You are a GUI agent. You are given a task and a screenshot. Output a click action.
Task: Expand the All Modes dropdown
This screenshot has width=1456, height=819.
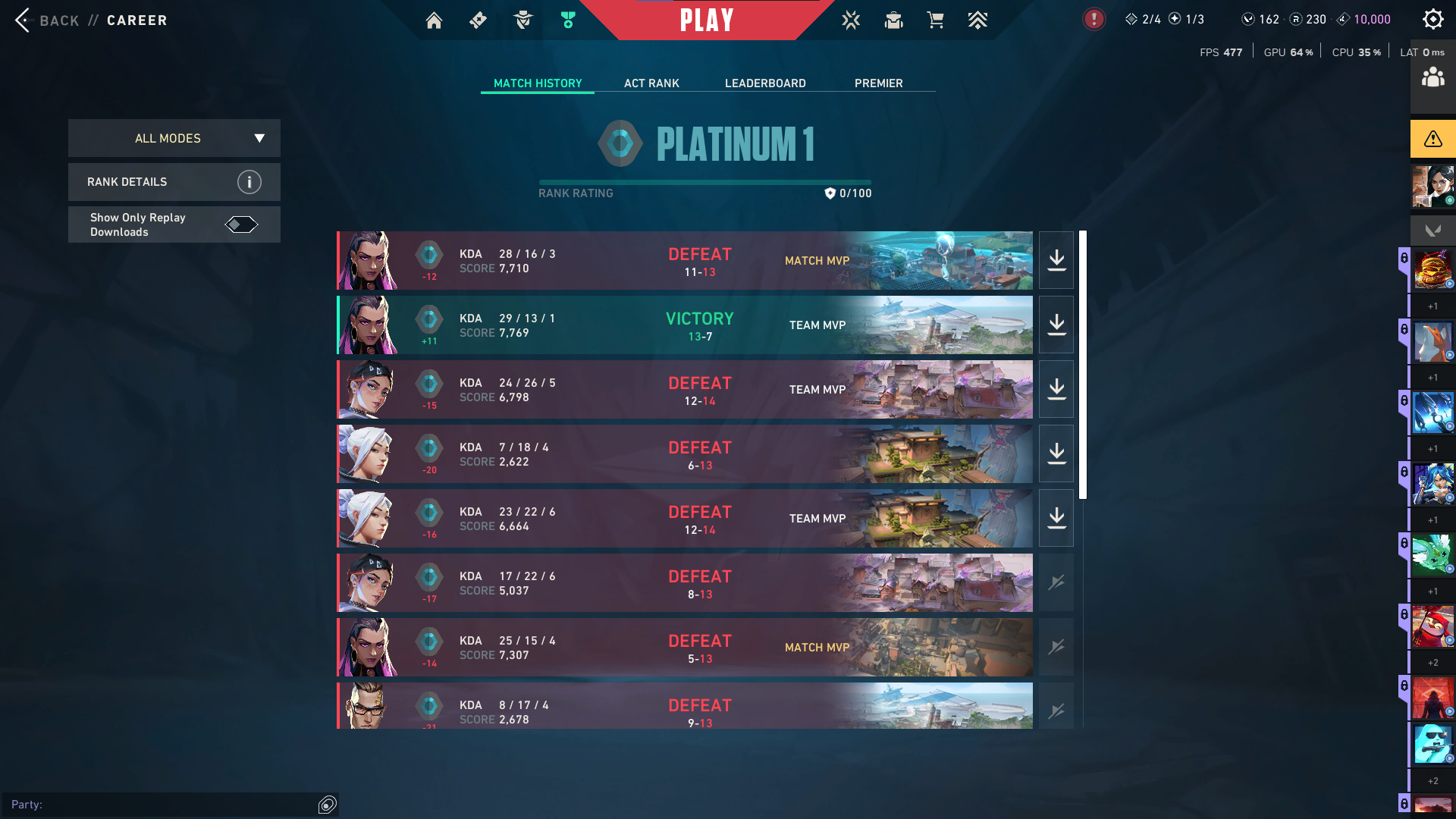[174, 138]
